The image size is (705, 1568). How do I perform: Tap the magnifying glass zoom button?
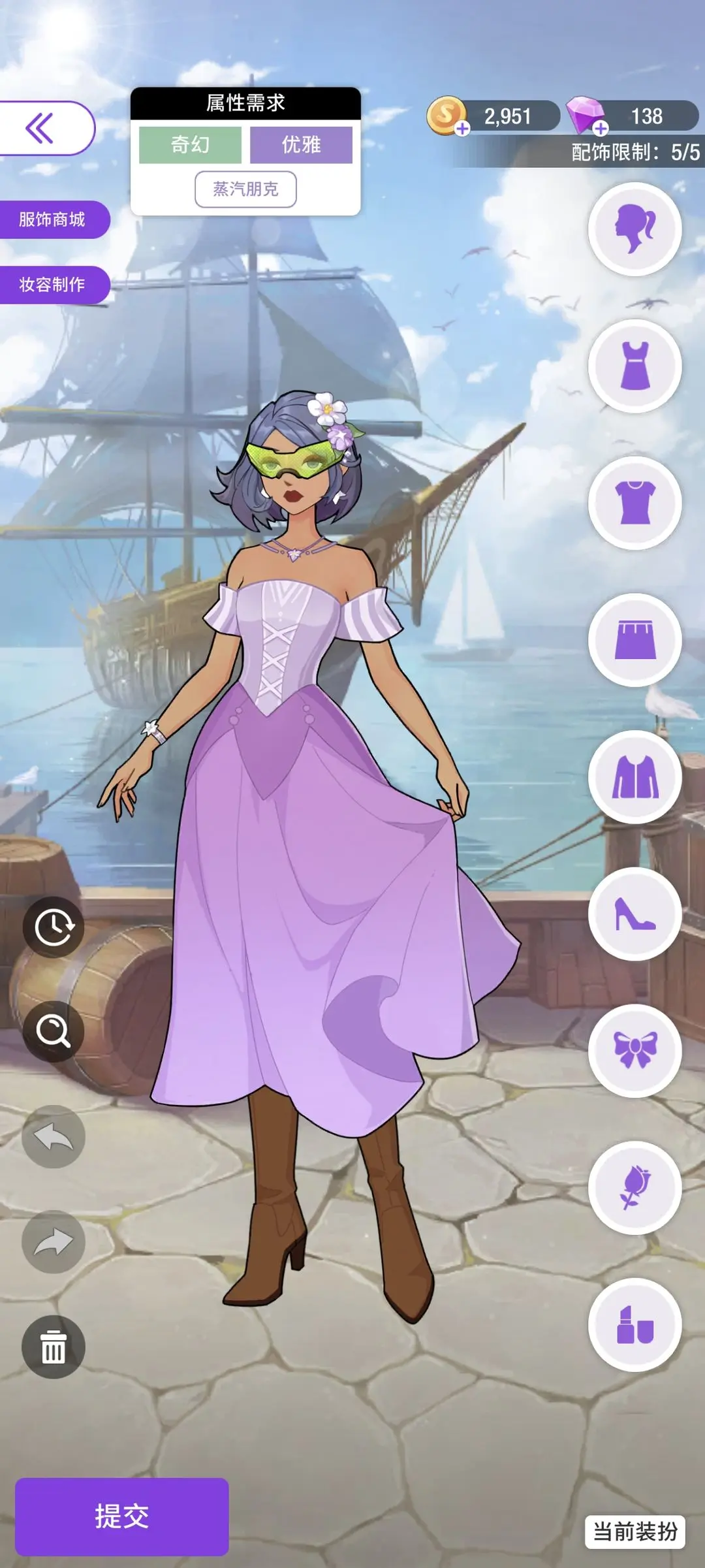pyautogui.click(x=54, y=1032)
